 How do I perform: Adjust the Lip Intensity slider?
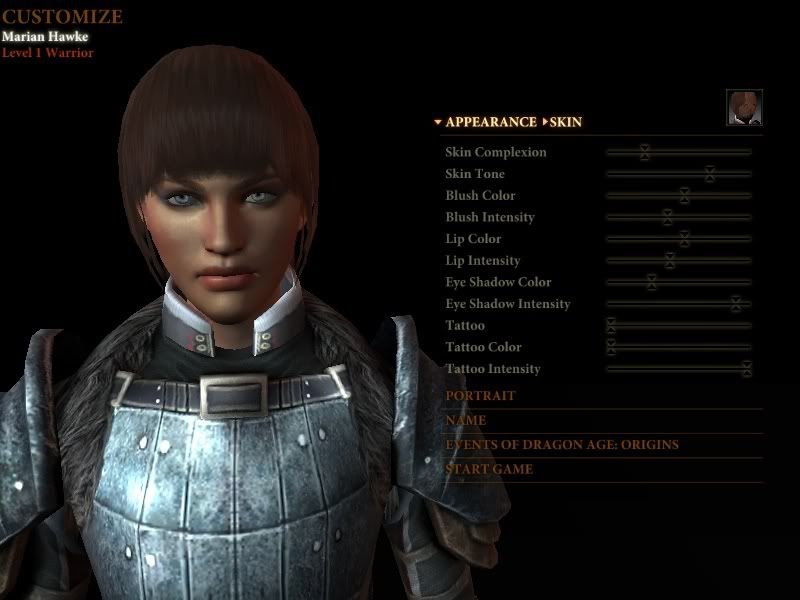pyautogui.click(x=670, y=261)
